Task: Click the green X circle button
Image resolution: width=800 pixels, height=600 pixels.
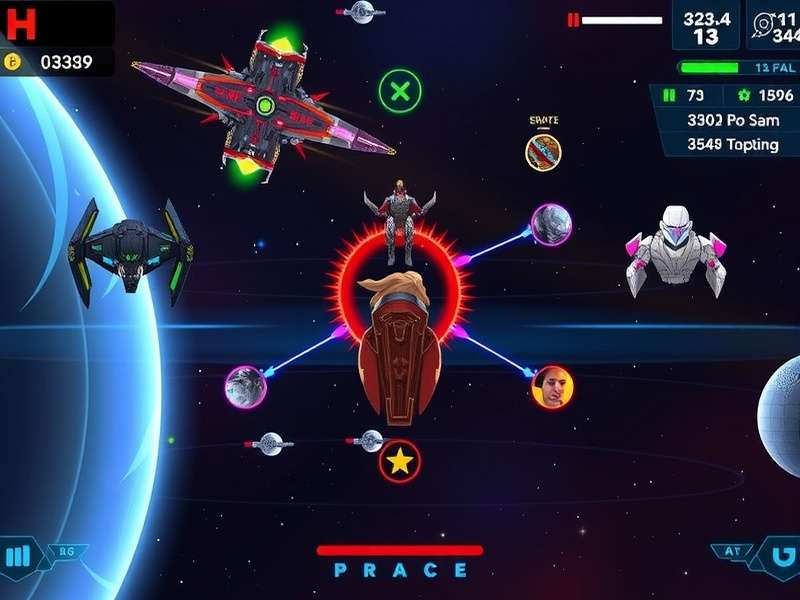Action: (400, 93)
